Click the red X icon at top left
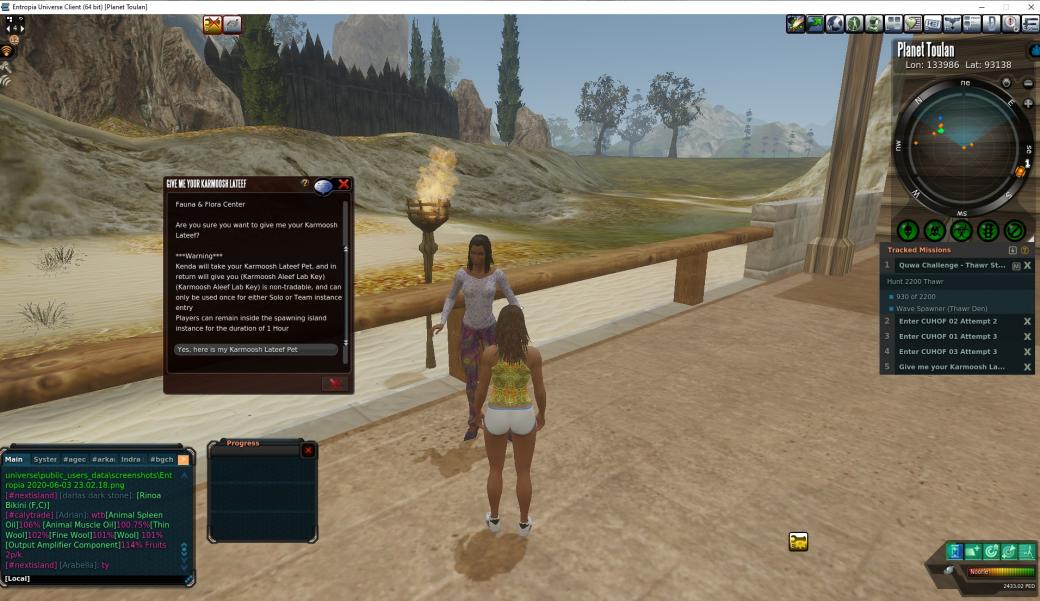 pyautogui.click(x=212, y=24)
